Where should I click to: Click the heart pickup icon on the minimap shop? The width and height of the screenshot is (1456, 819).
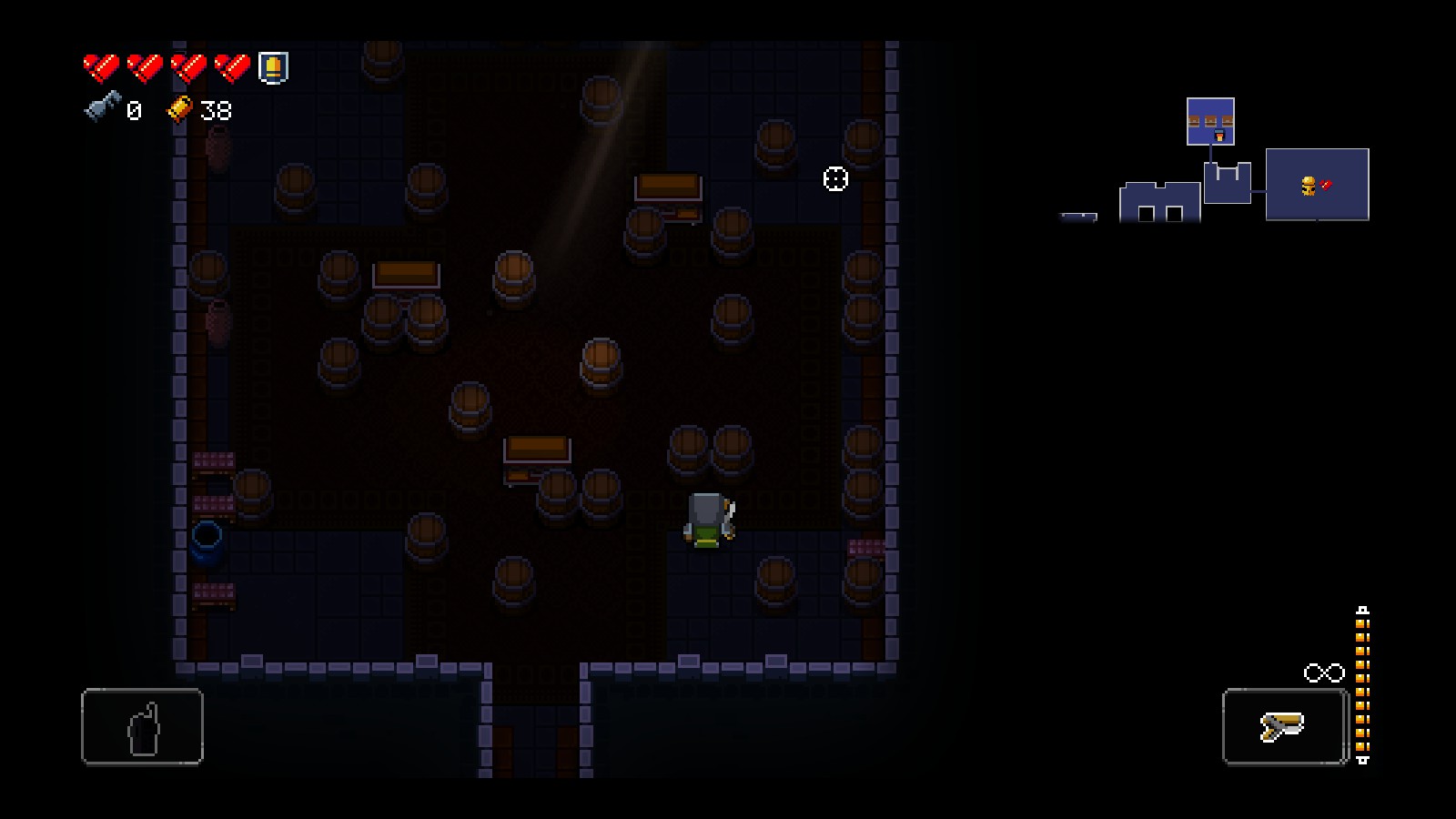coord(1326,183)
